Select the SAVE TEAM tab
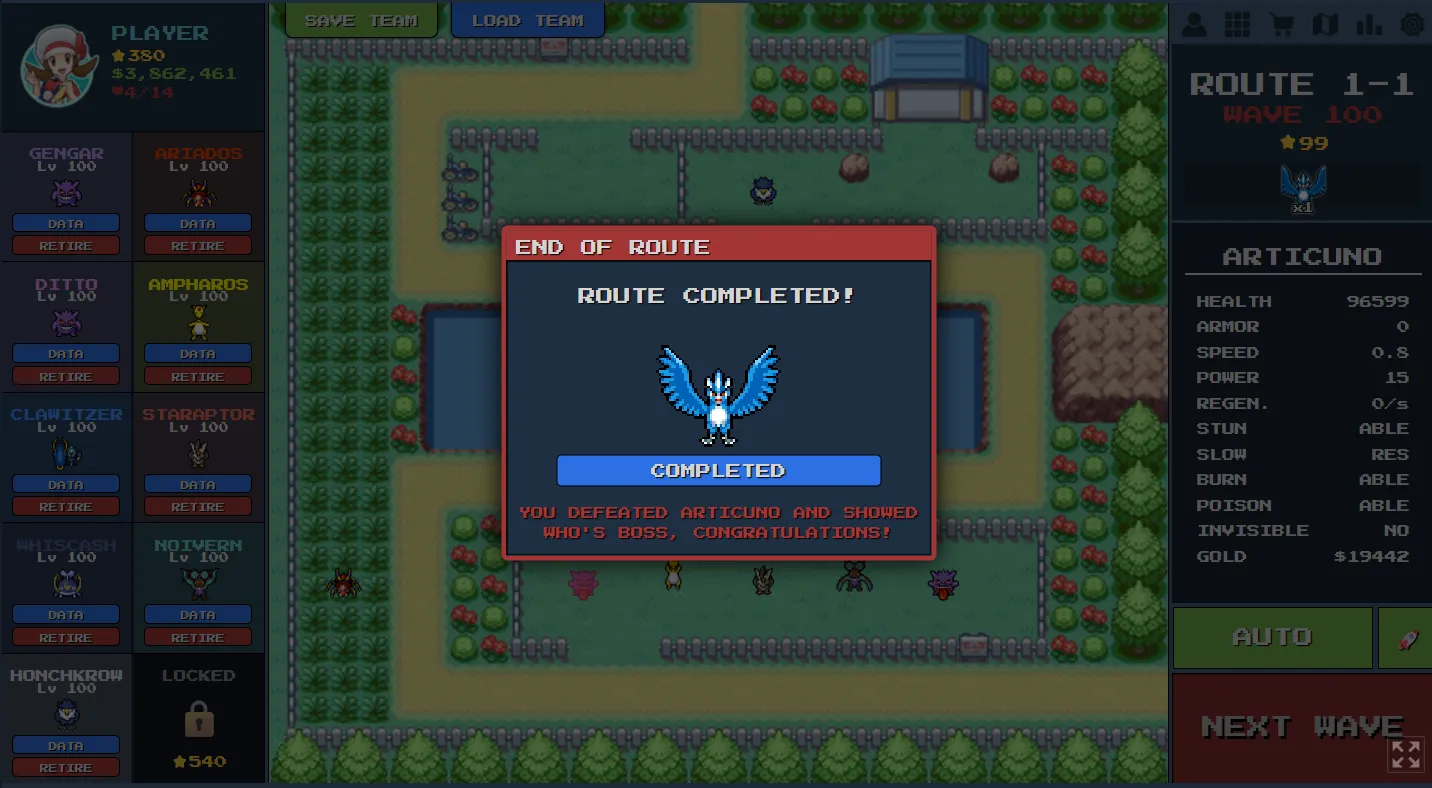This screenshot has width=1432, height=788. [360, 19]
